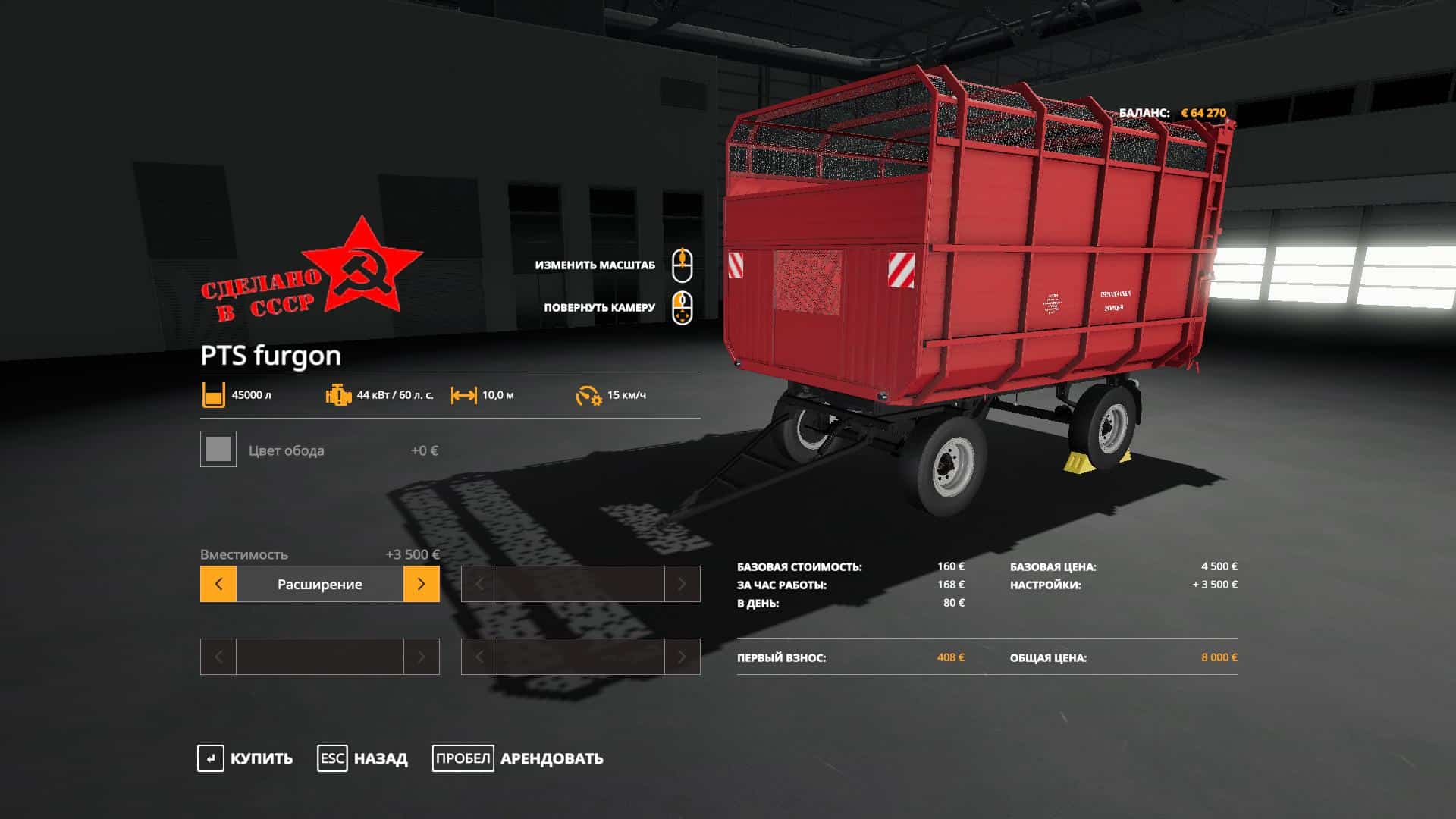Select the Вместимость configuration selector

point(244,555)
